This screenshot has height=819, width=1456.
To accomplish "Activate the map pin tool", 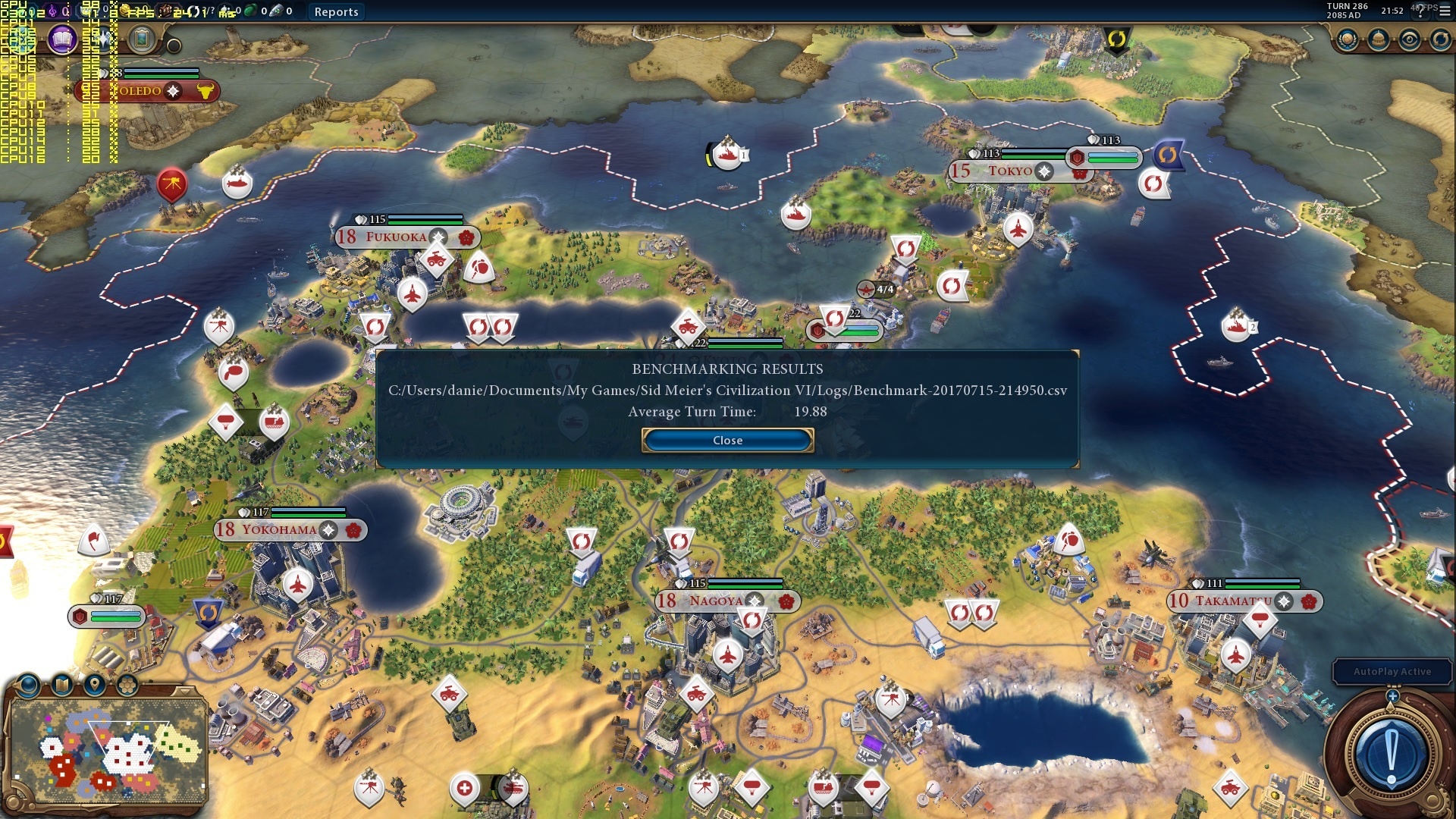I will (x=94, y=686).
